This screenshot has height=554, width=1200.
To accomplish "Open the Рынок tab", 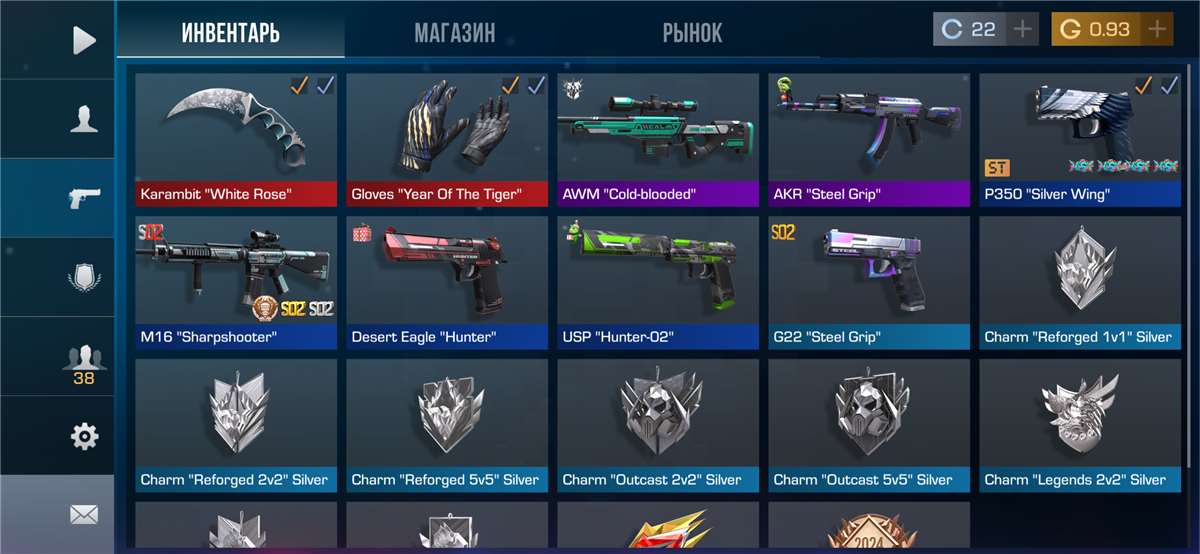I will 692,33.
